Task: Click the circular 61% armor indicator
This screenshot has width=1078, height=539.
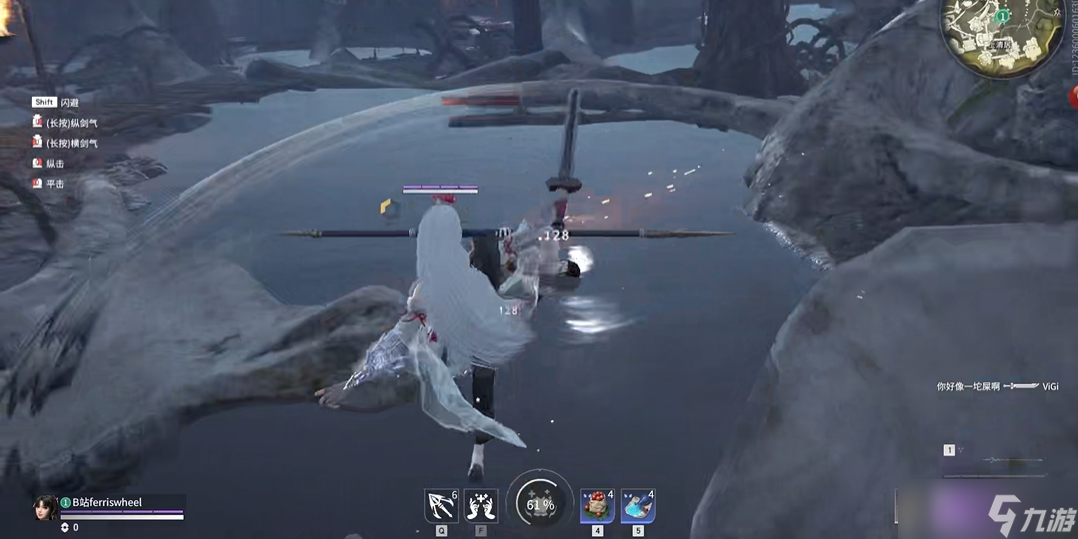Action: point(540,504)
